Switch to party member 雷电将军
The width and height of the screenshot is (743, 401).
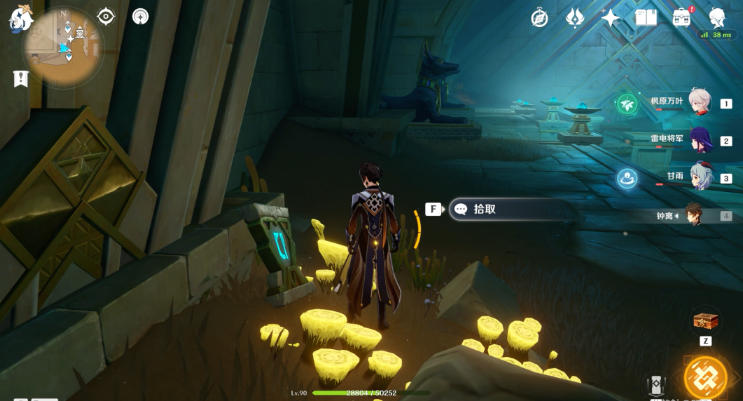tap(700, 140)
